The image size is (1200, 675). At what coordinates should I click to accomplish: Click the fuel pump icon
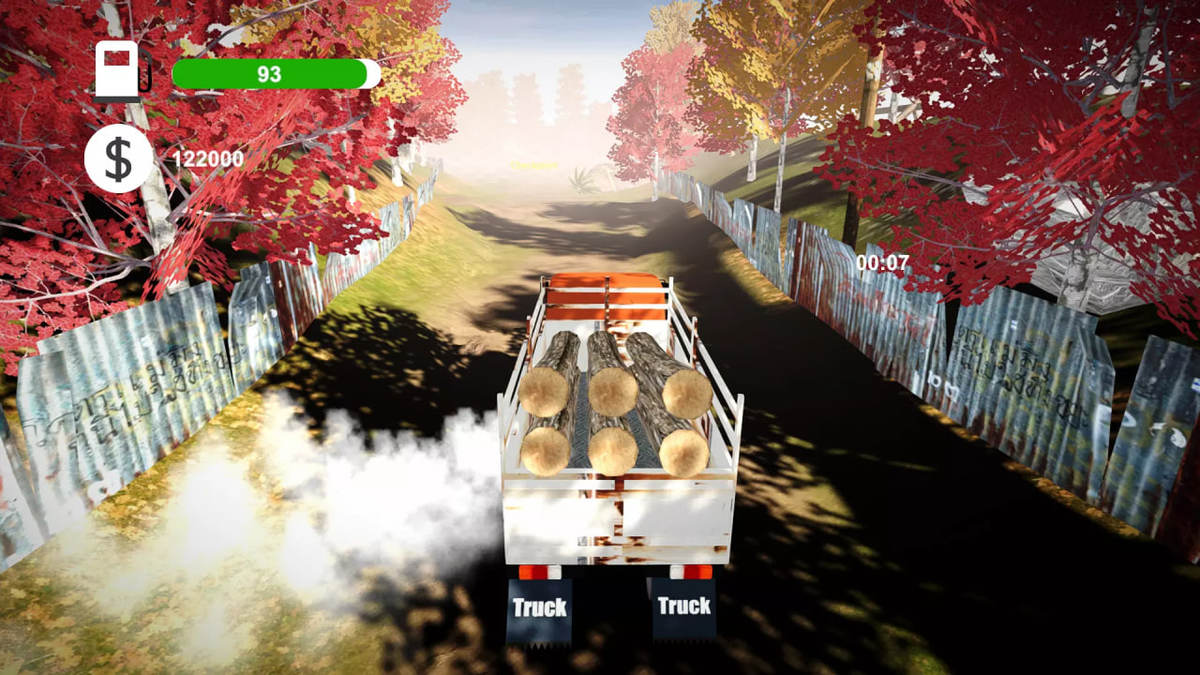120,71
